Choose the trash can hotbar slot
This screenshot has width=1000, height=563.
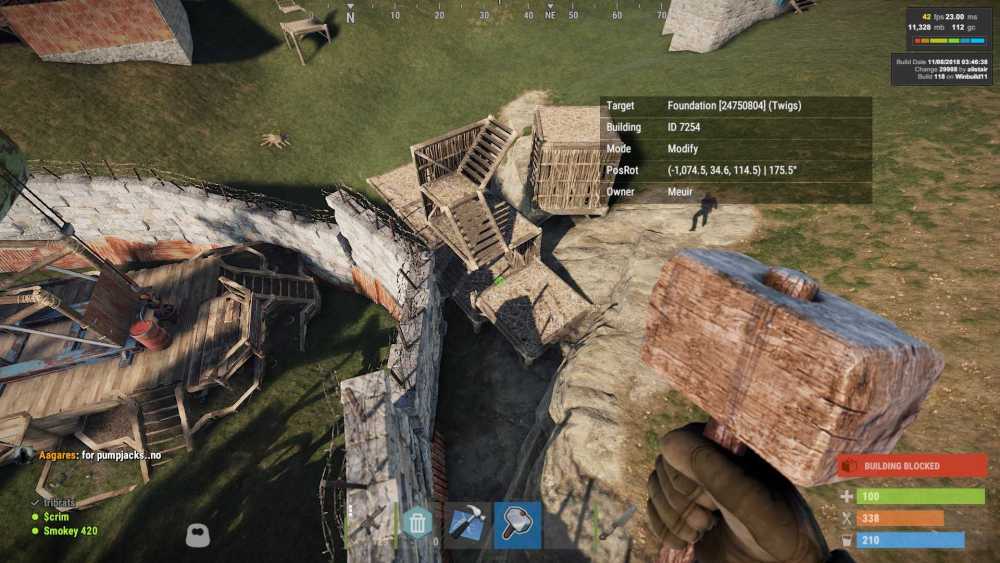[x=418, y=523]
